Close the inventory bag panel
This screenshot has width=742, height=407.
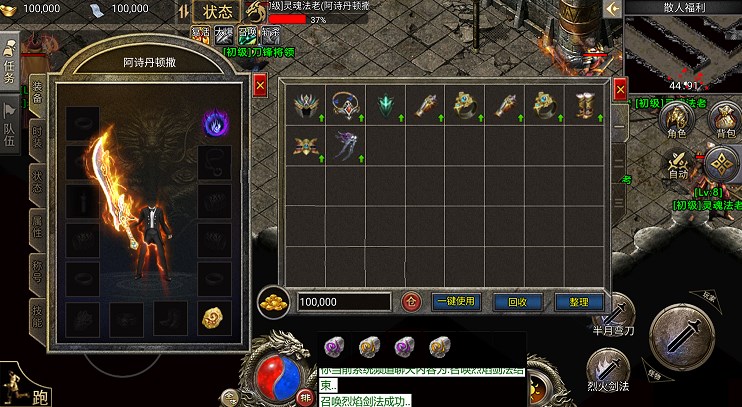click(620, 88)
